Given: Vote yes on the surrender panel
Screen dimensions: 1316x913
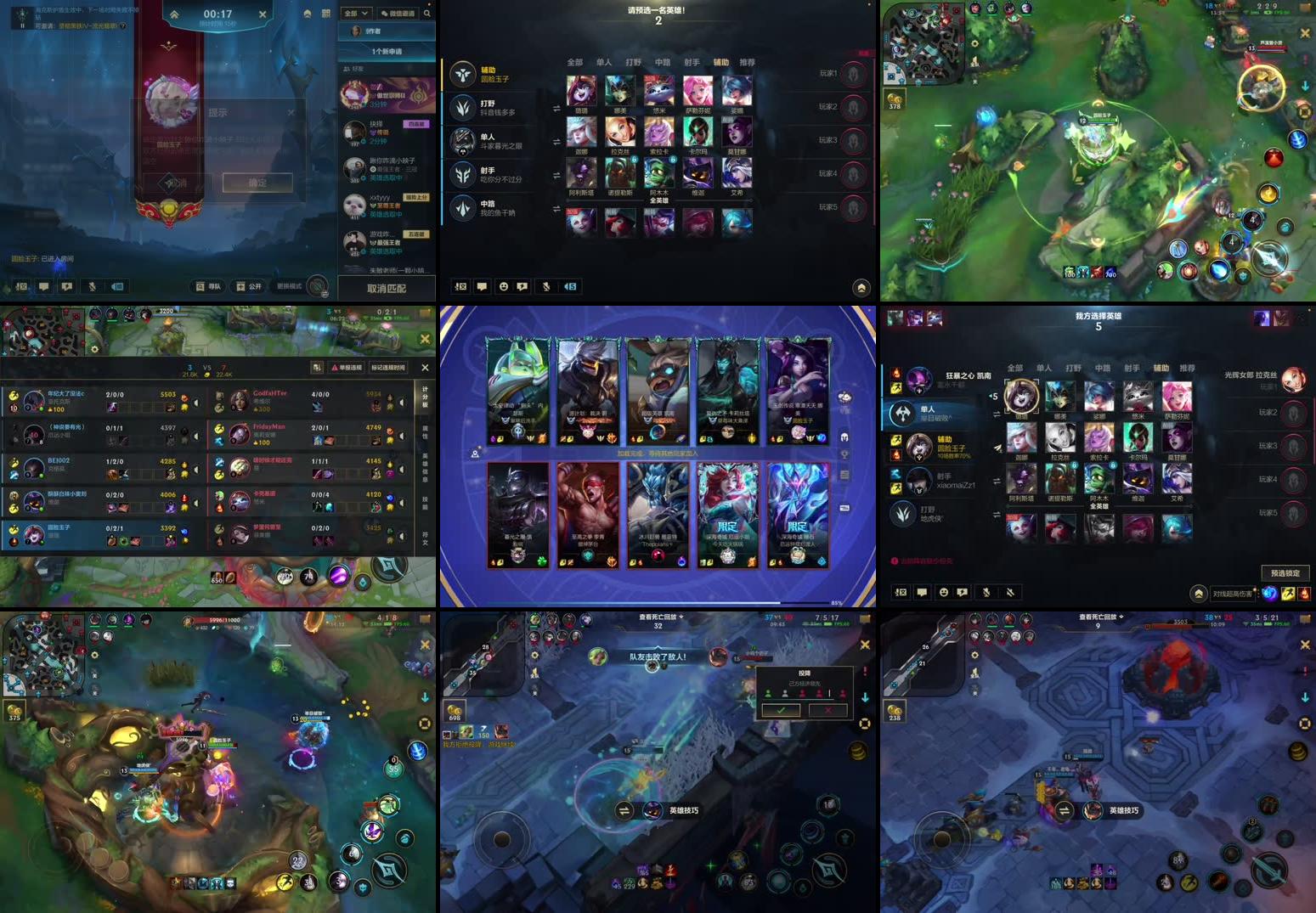Looking at the screenshot, I should click(x=779, y=710).
